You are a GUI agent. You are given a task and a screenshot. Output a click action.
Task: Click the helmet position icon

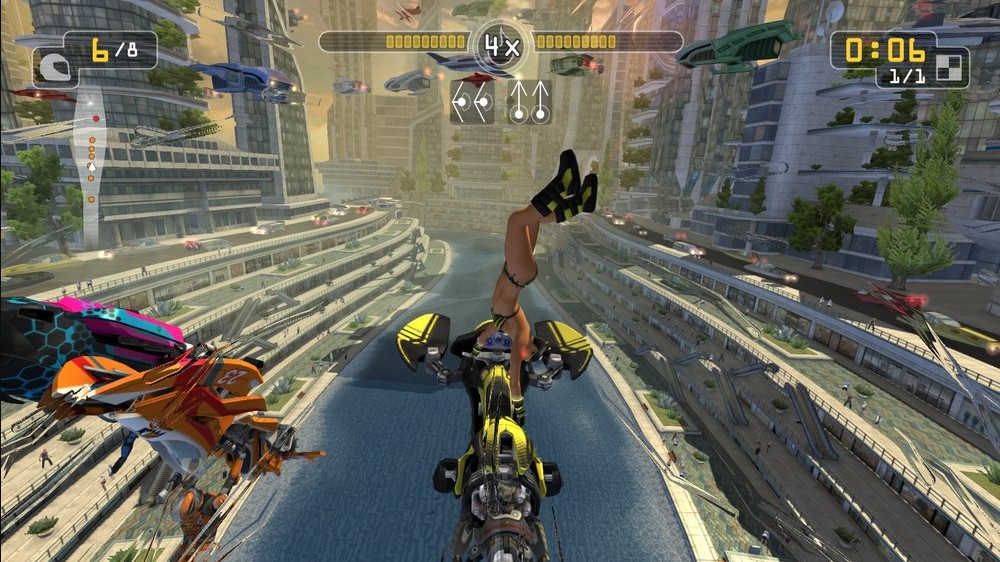click(x=50, y=68)
